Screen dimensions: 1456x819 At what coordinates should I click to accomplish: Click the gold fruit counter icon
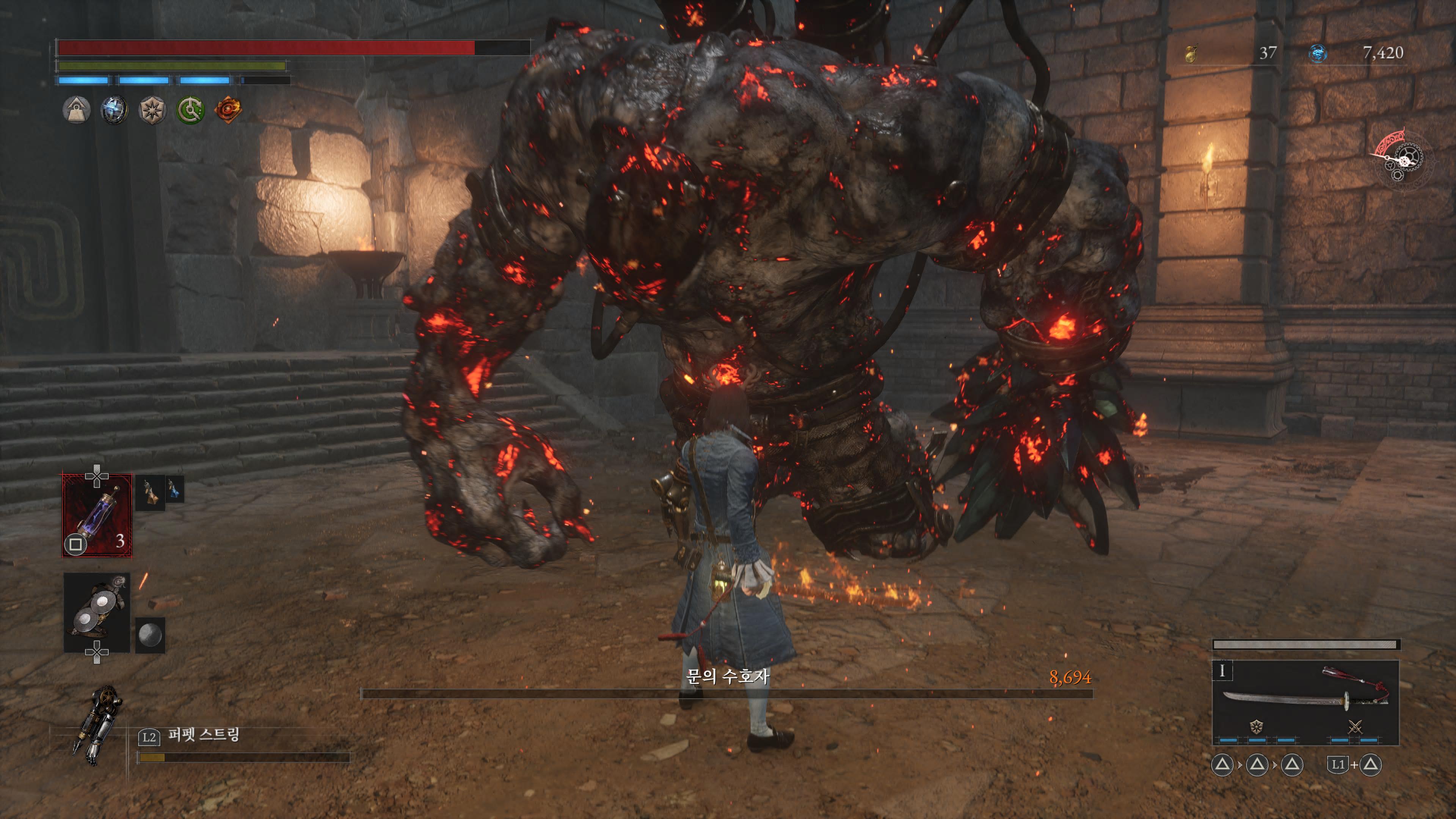1191,54
